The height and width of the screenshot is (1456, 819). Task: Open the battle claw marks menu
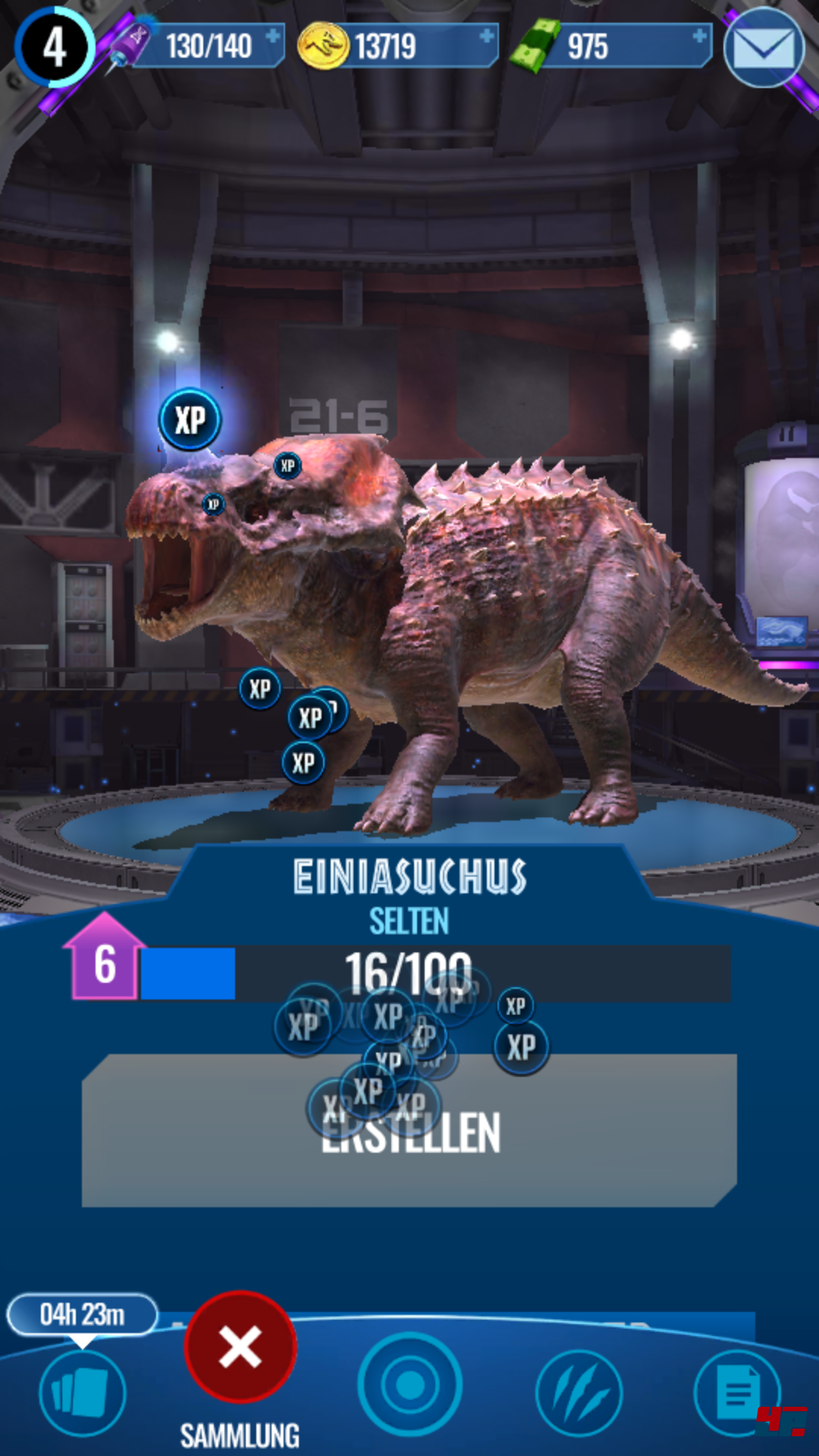579,1392
